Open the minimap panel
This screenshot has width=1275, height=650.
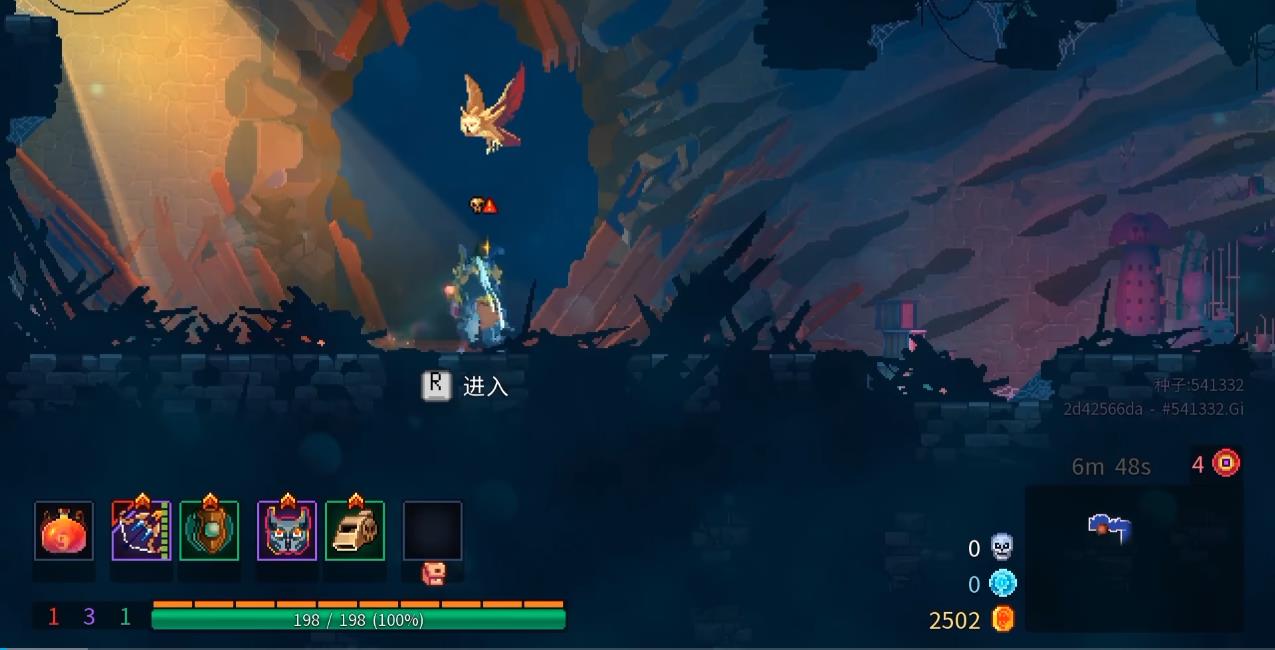coord(1133,558)
